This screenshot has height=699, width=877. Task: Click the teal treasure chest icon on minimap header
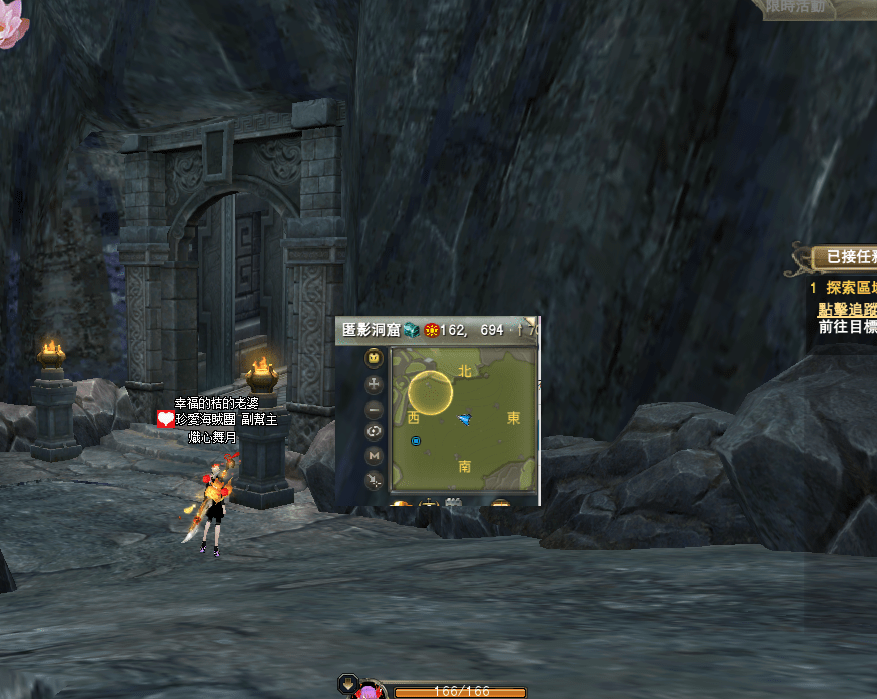point(412,330)
